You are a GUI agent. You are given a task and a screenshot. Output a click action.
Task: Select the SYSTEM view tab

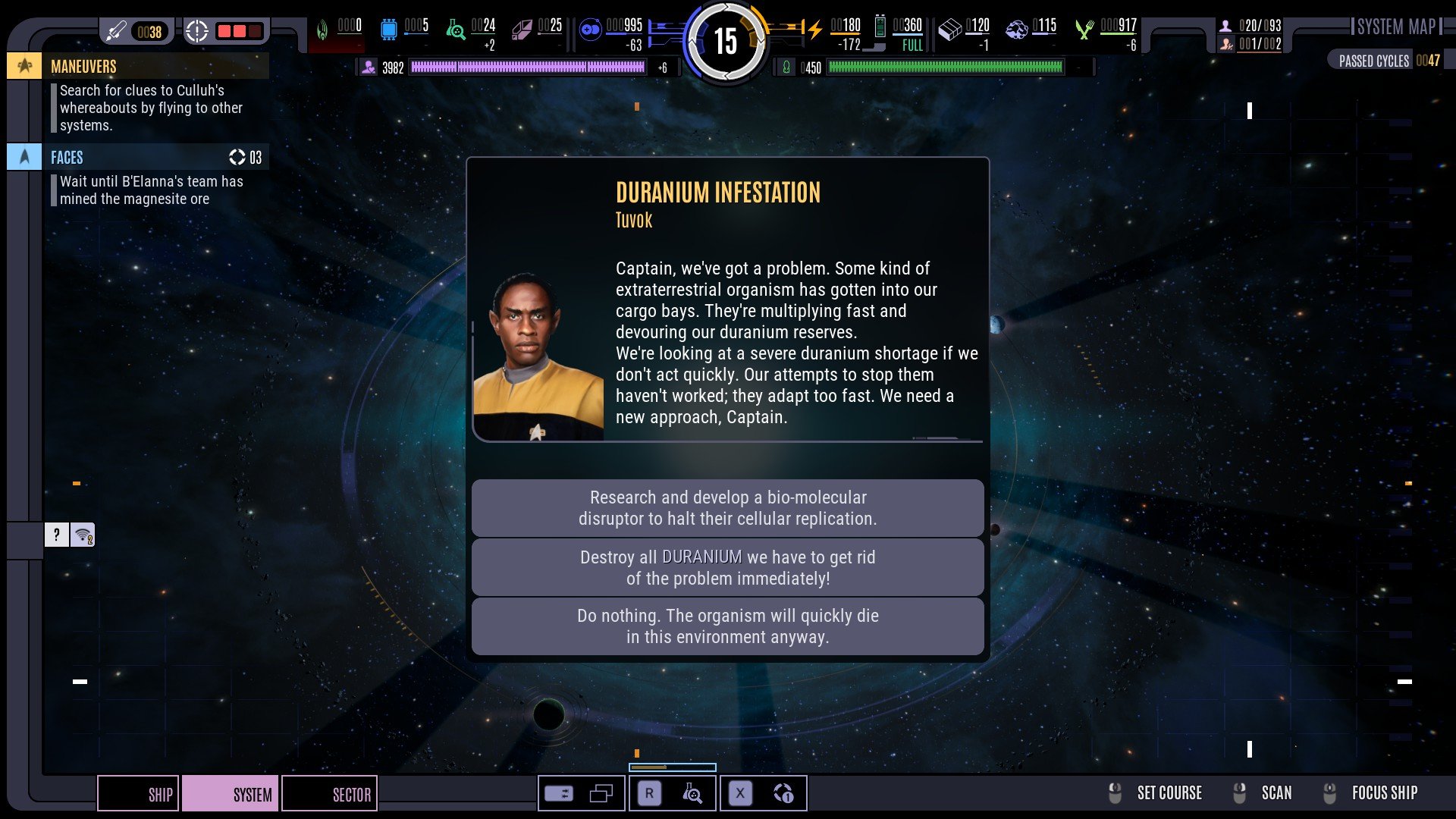(x=231, y=794)
